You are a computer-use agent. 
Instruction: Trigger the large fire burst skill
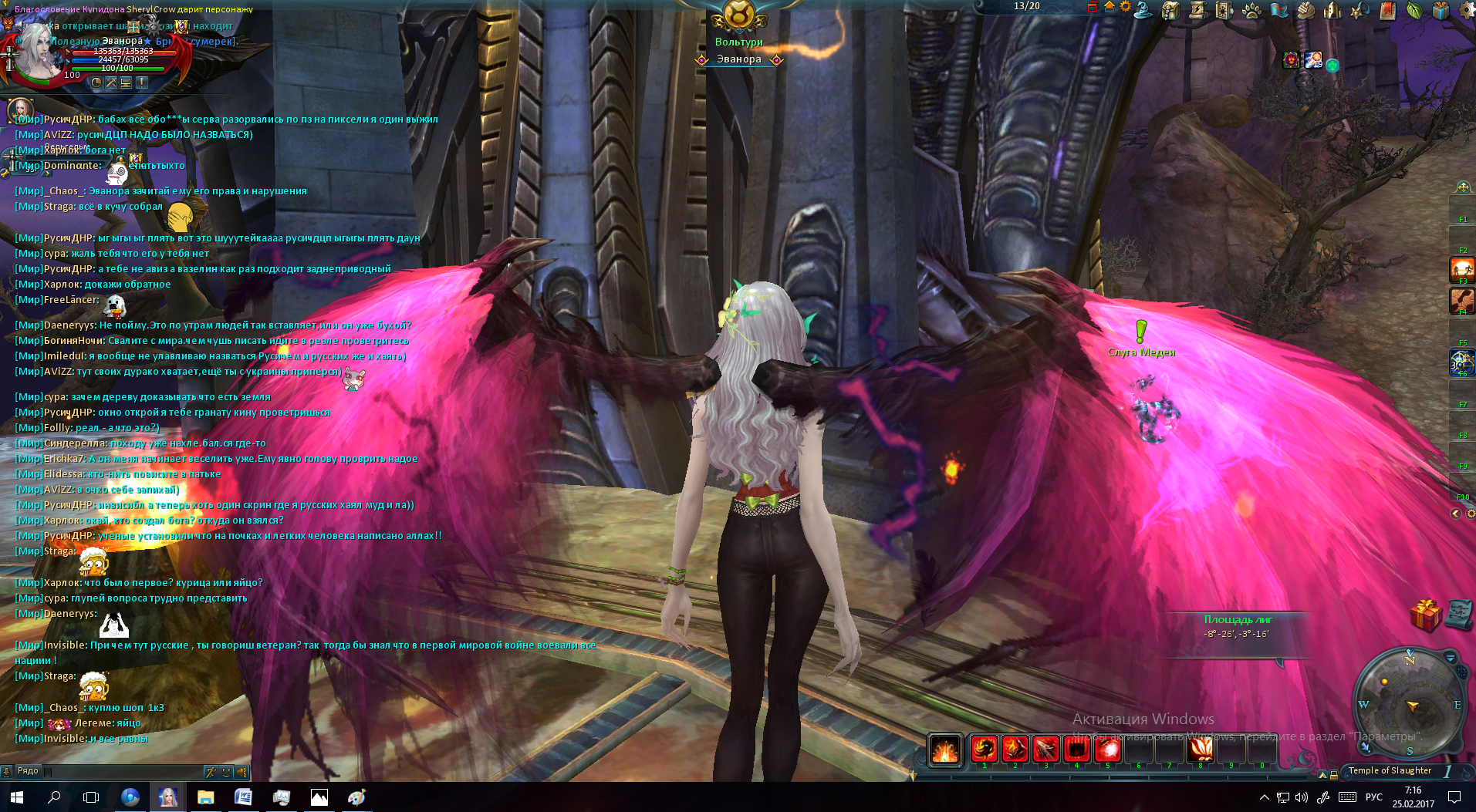[944, 750]
